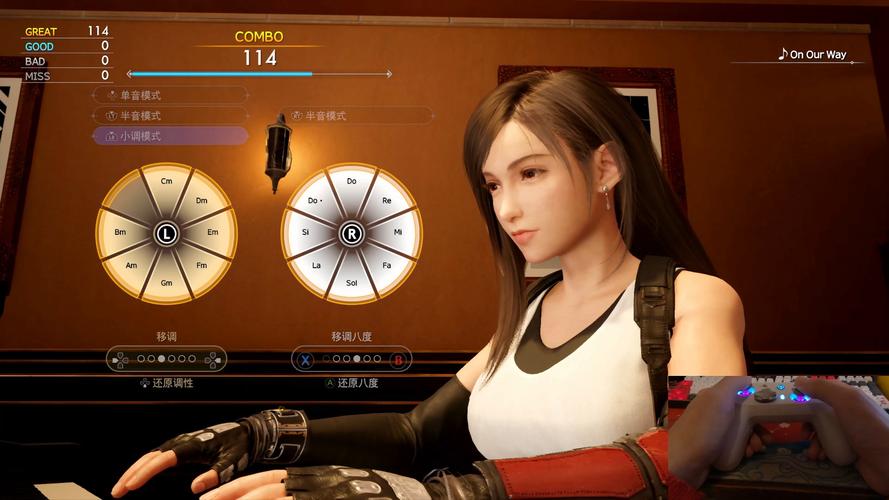Play the Cm chord segment
This screenshot has height=500, width=889.
click(166, 181)
